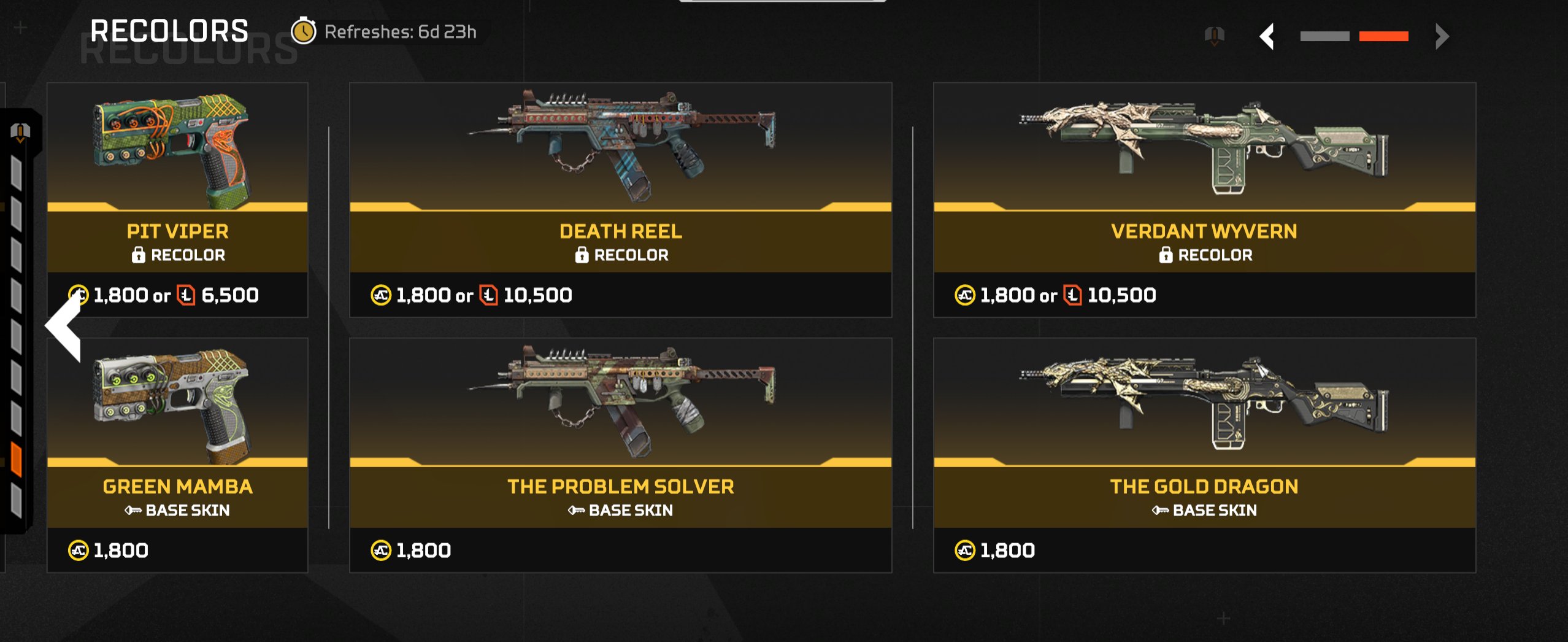Select the Green Mamba base skin

coord(177,455)
